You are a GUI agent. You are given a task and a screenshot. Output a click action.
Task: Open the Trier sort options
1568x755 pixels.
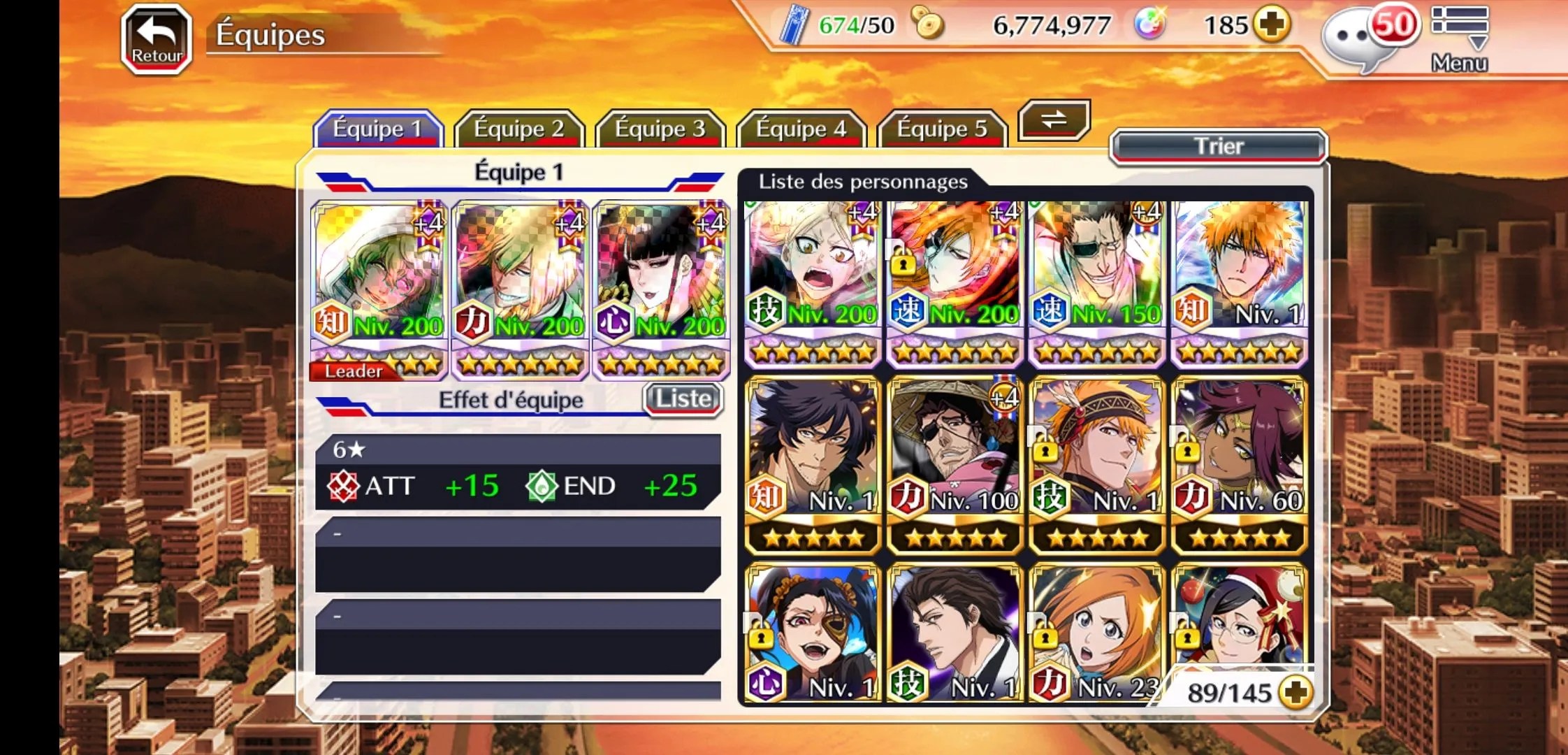click(x=1219, y=146)
